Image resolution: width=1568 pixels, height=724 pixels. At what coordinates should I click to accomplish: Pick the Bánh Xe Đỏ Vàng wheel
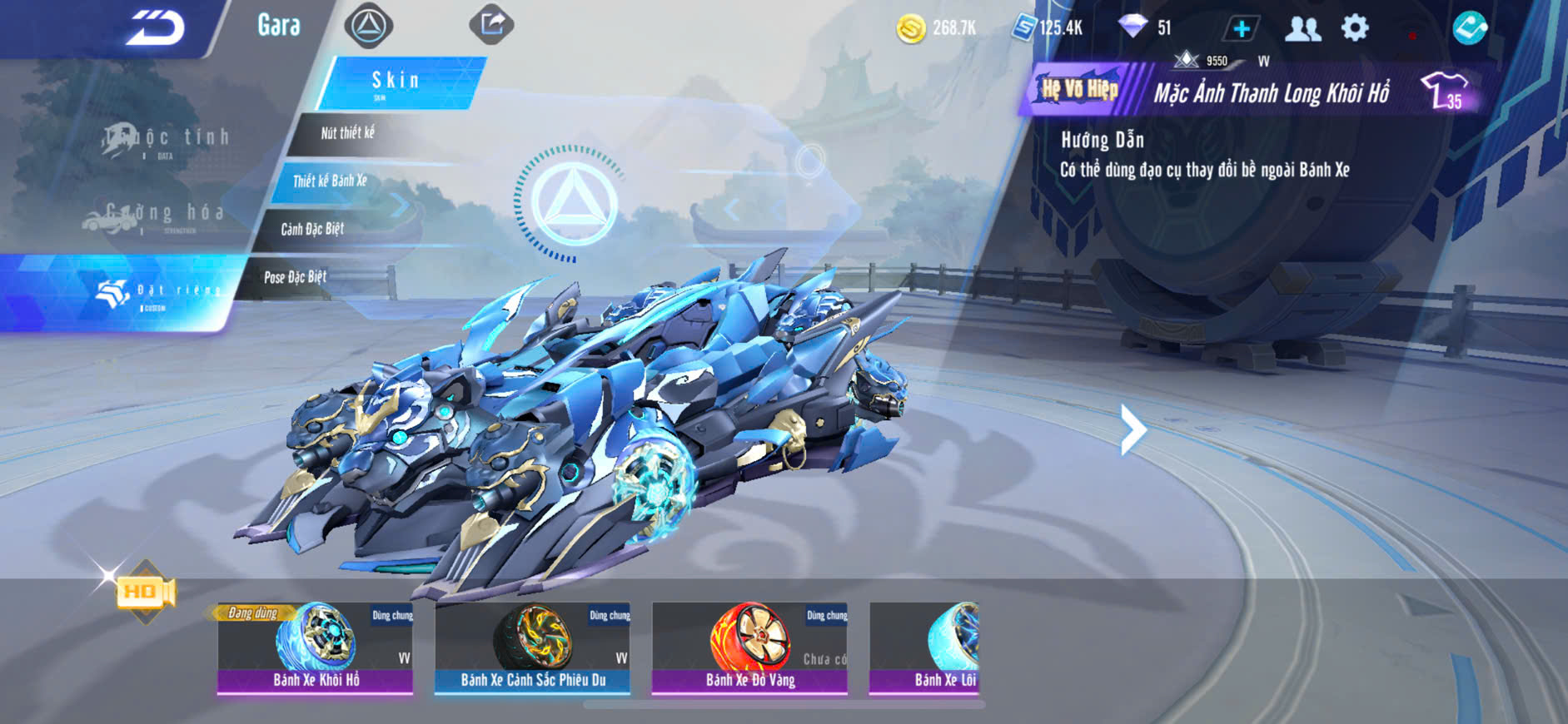point(749,647)
